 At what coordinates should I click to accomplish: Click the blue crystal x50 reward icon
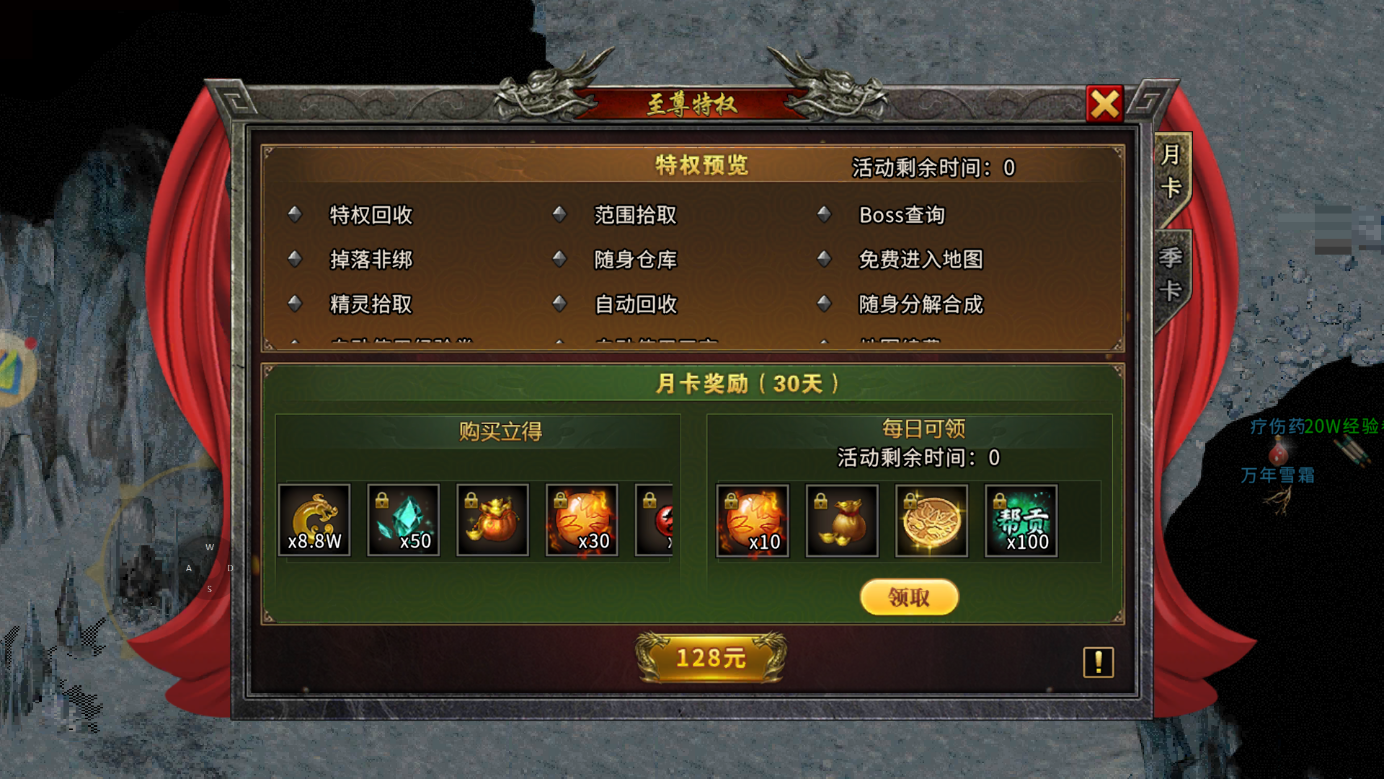pos(403,519)
